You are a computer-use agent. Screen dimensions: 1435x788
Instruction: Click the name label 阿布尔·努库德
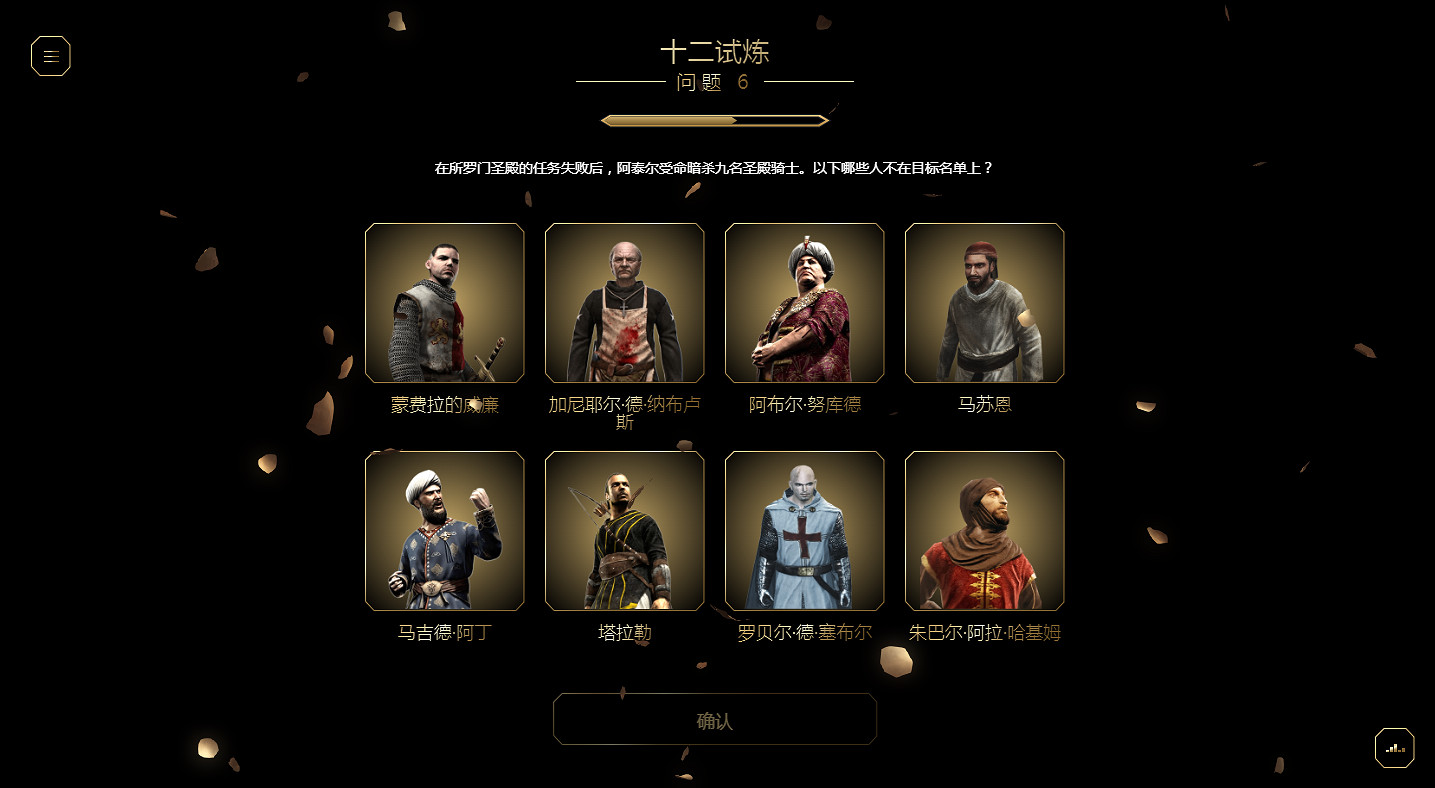pos(804,404)
